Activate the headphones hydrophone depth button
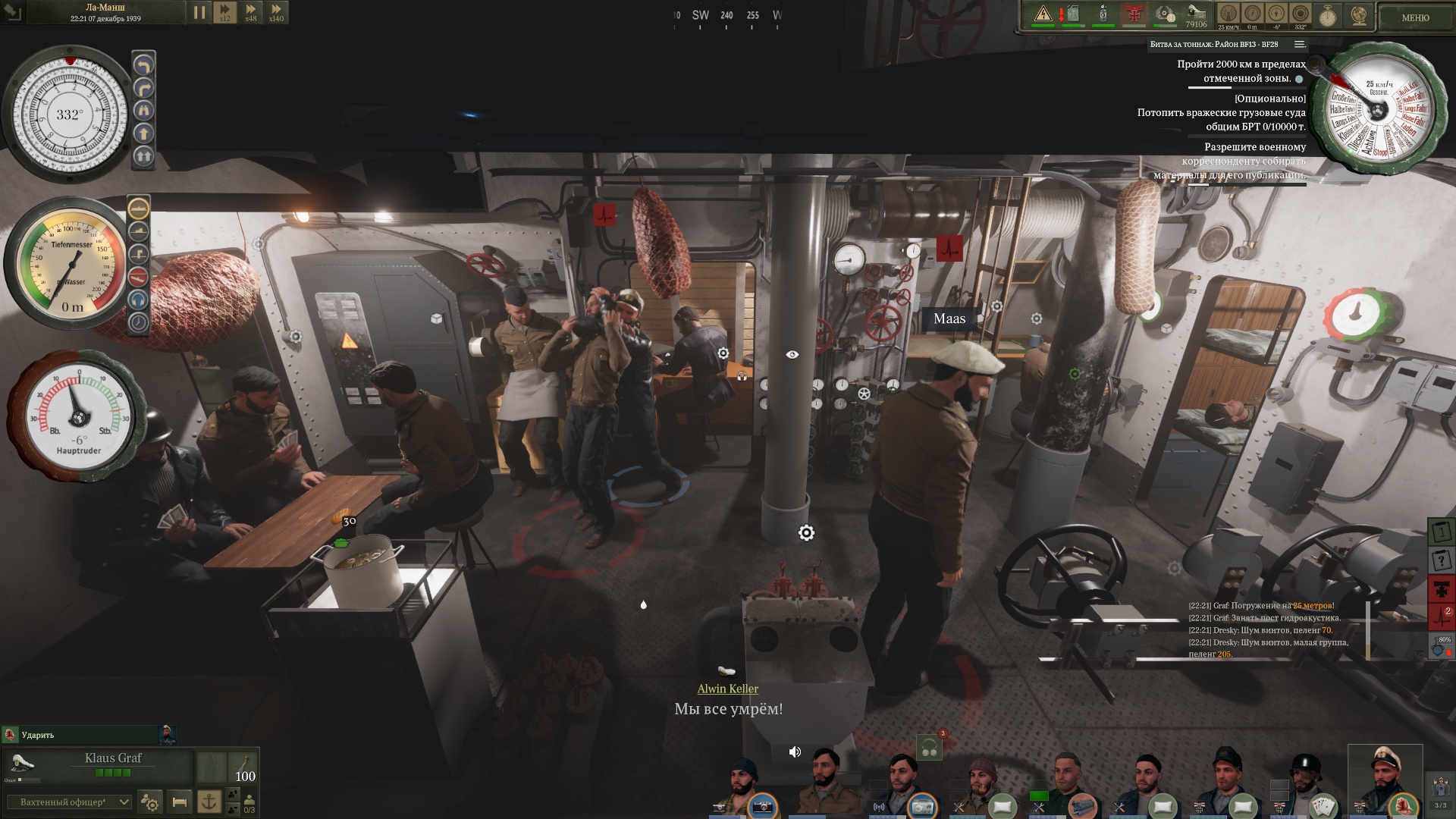The image size is (1456, 819). coord(138,300)
